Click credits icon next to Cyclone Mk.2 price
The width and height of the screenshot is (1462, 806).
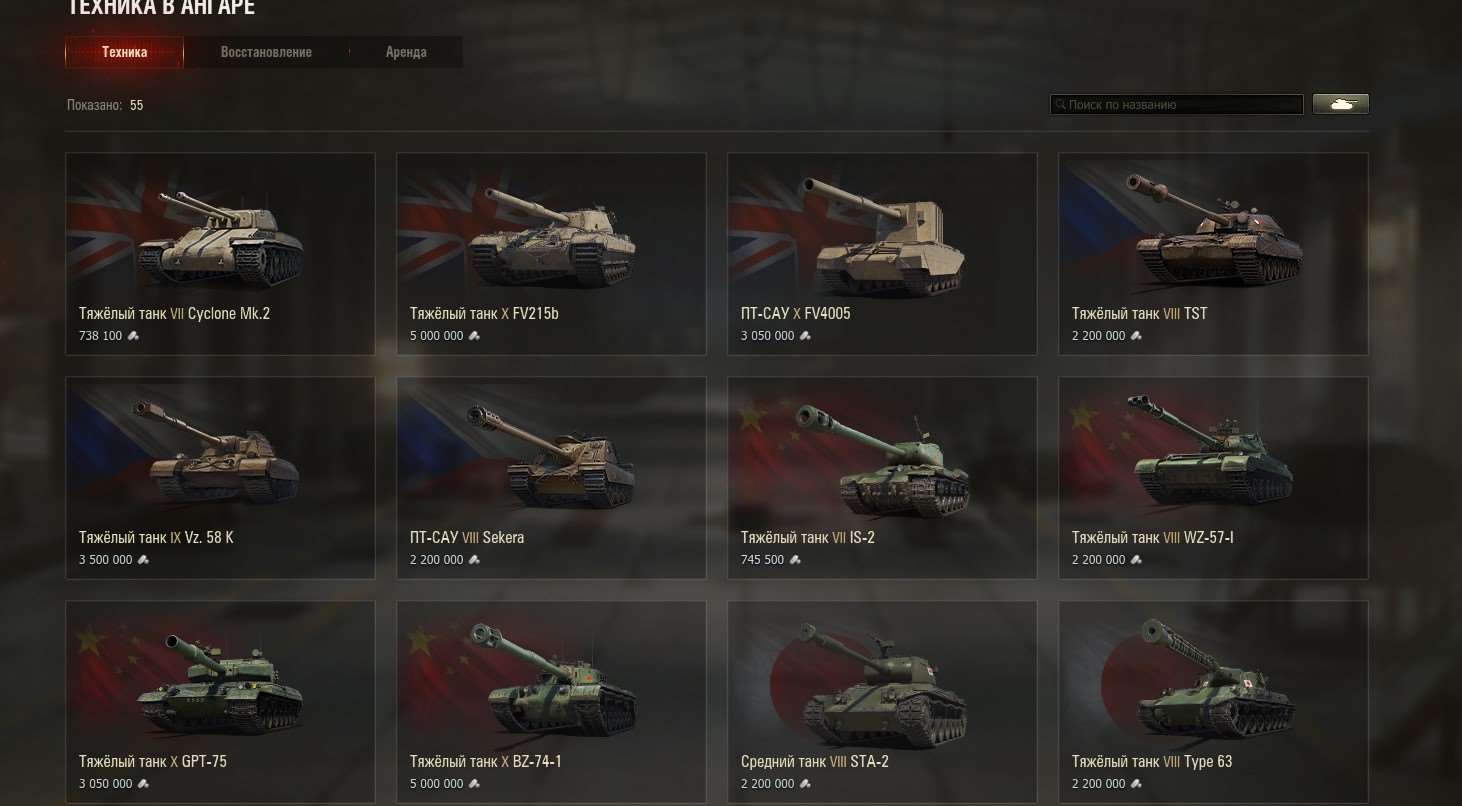click(133, 336)
